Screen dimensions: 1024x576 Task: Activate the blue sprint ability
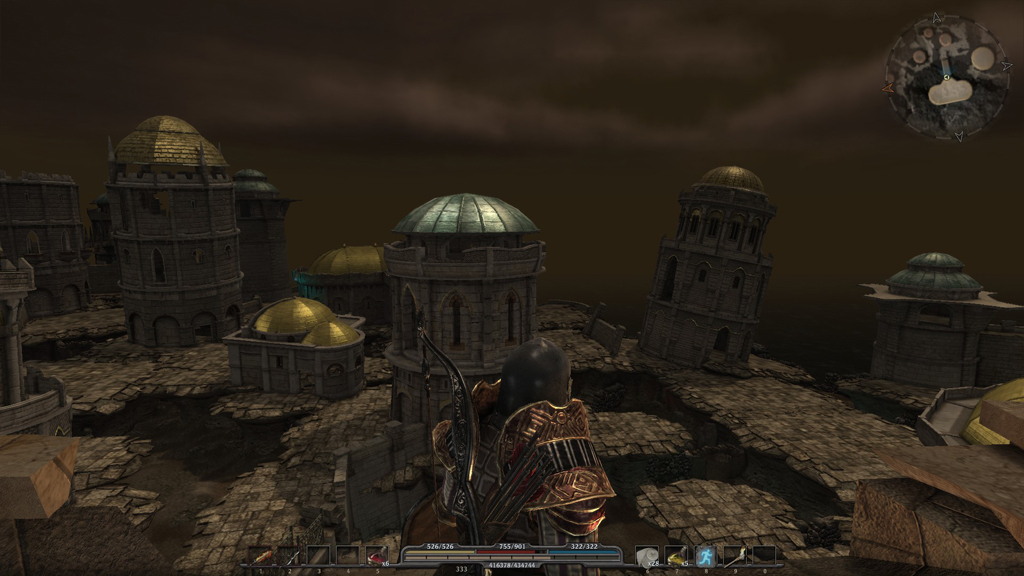click(706, 555)
